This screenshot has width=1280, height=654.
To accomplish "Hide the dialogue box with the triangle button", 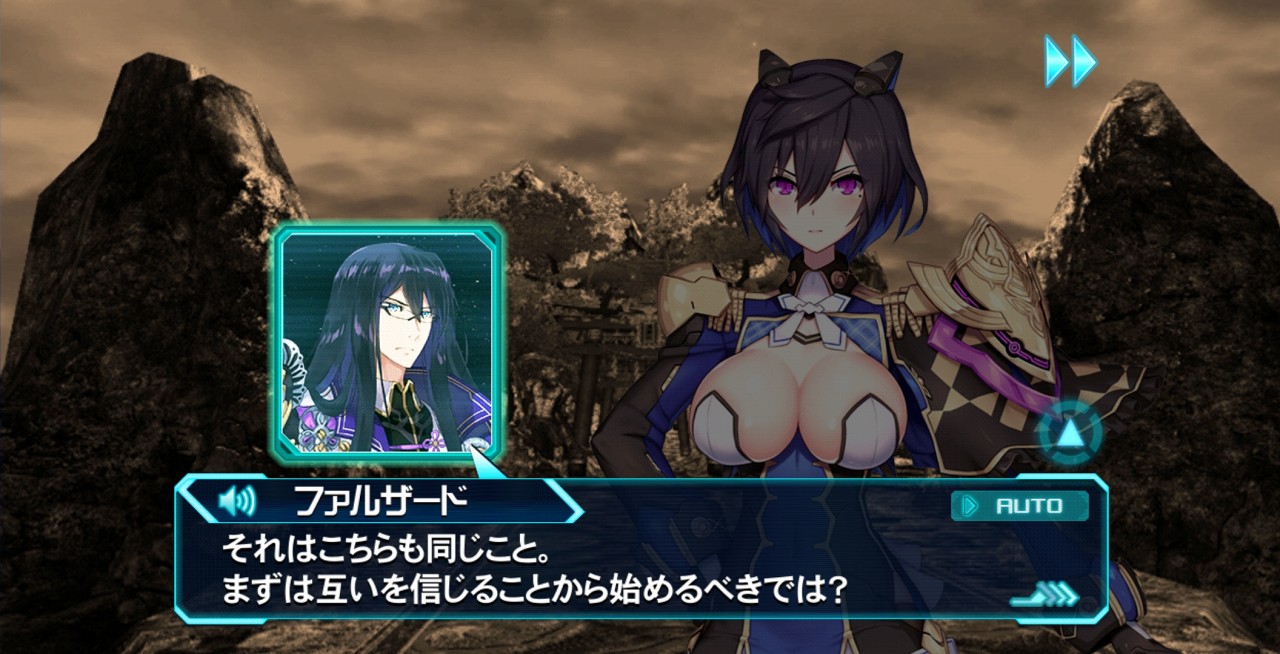I will (x=1068, y=434).
